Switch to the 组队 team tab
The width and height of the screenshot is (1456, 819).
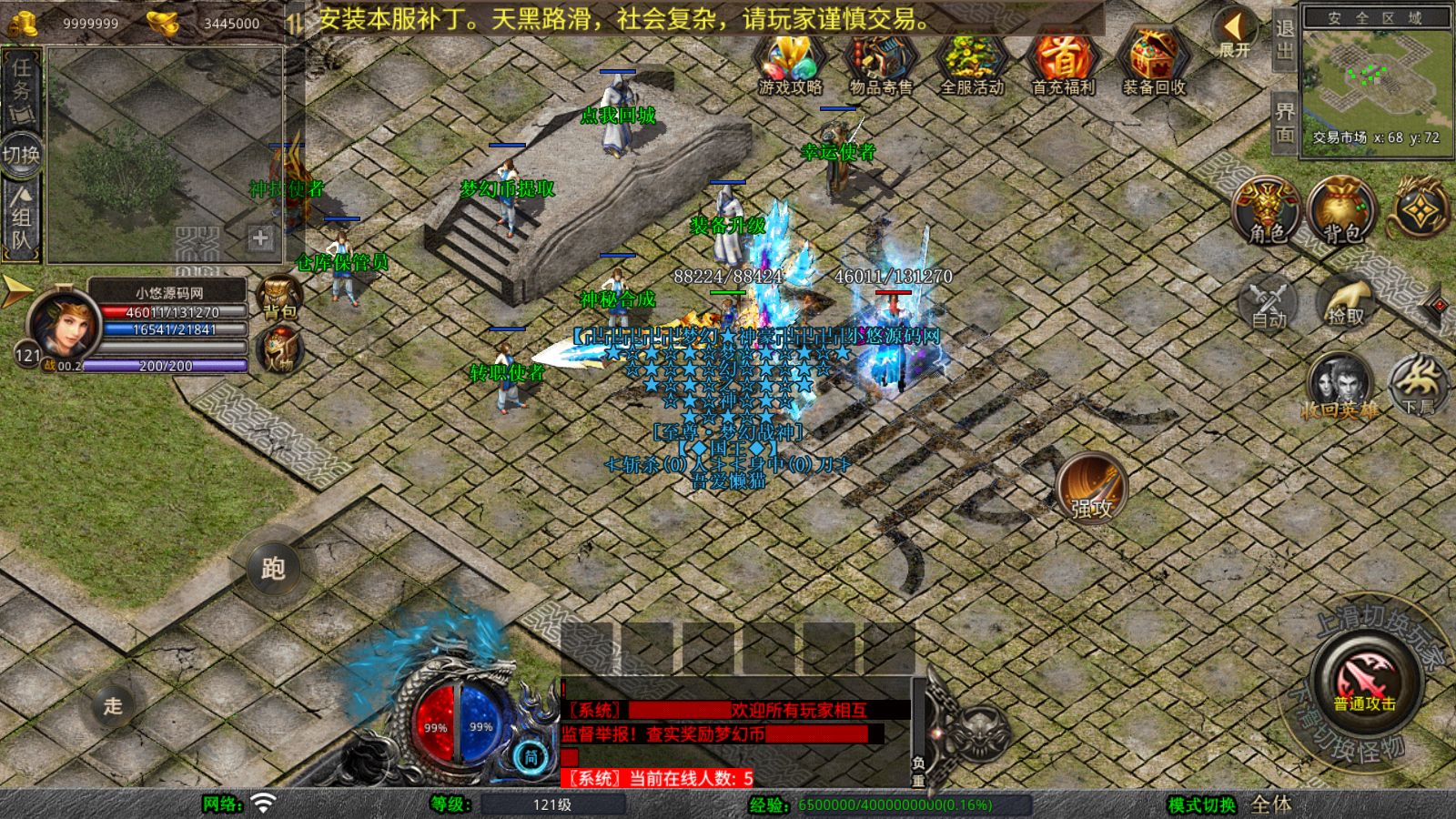(x=21, y=217)
